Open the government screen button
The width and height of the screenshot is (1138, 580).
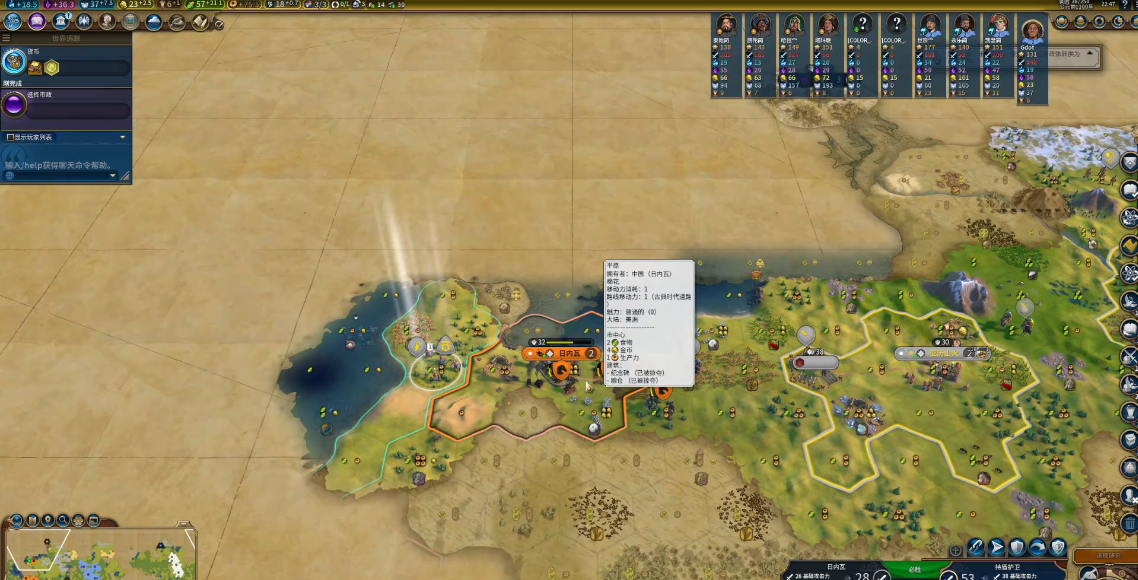tap(59, 21)
